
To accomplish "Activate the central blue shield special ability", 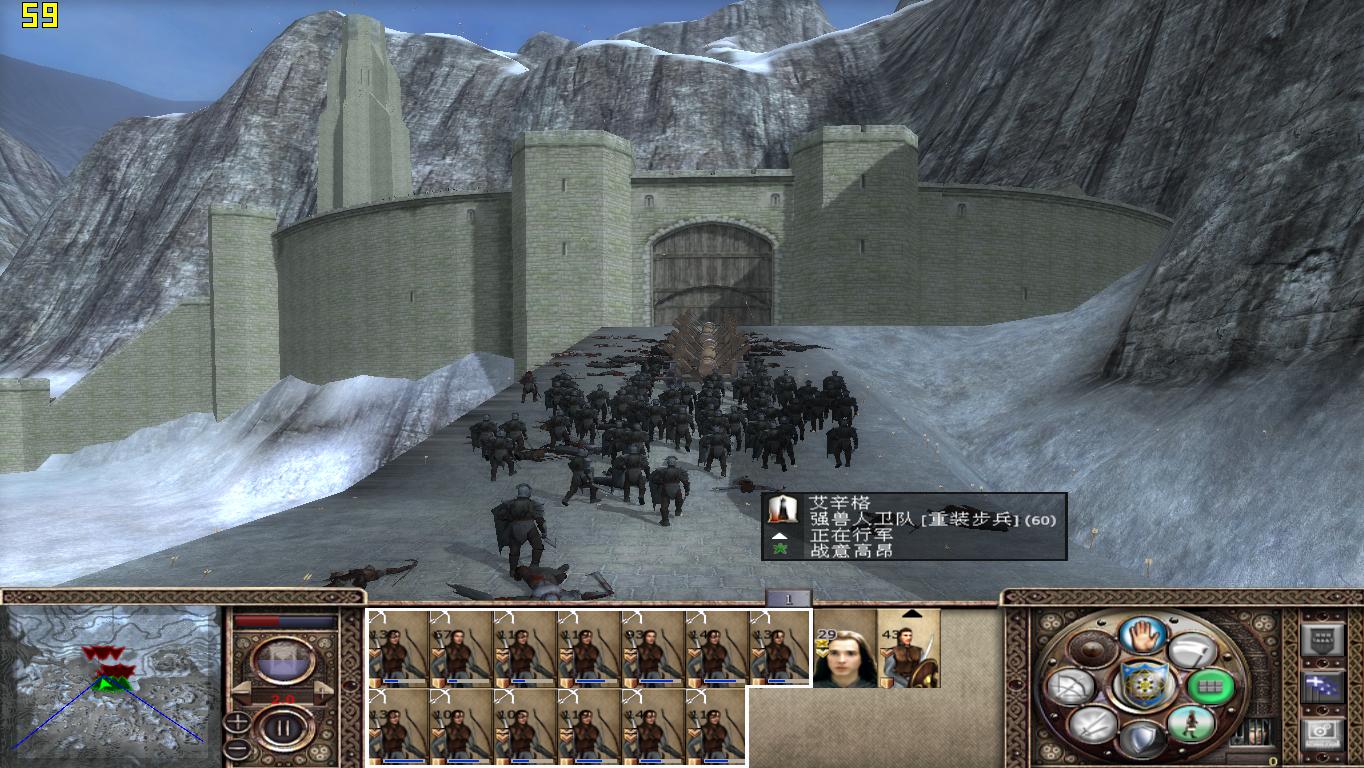I will click(x=1143, y=687).
